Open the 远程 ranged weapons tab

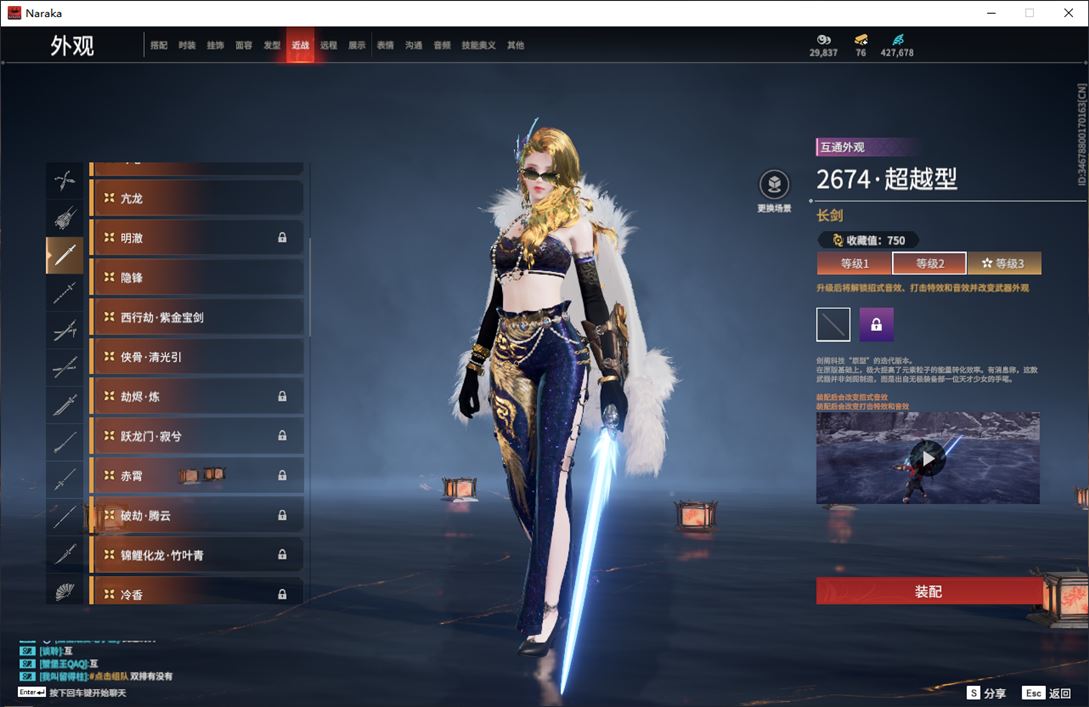(328, 46)
